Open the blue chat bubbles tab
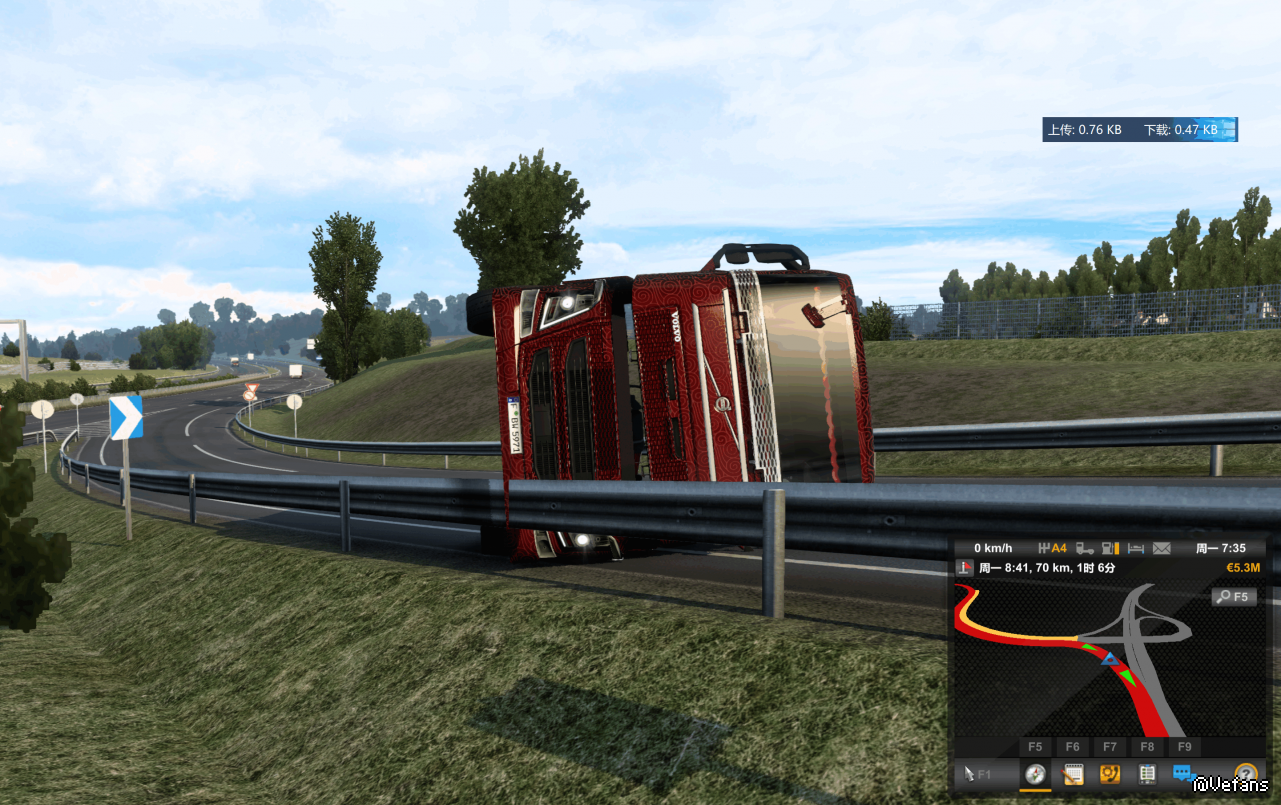1281x805 pixels. point(1183,773)
